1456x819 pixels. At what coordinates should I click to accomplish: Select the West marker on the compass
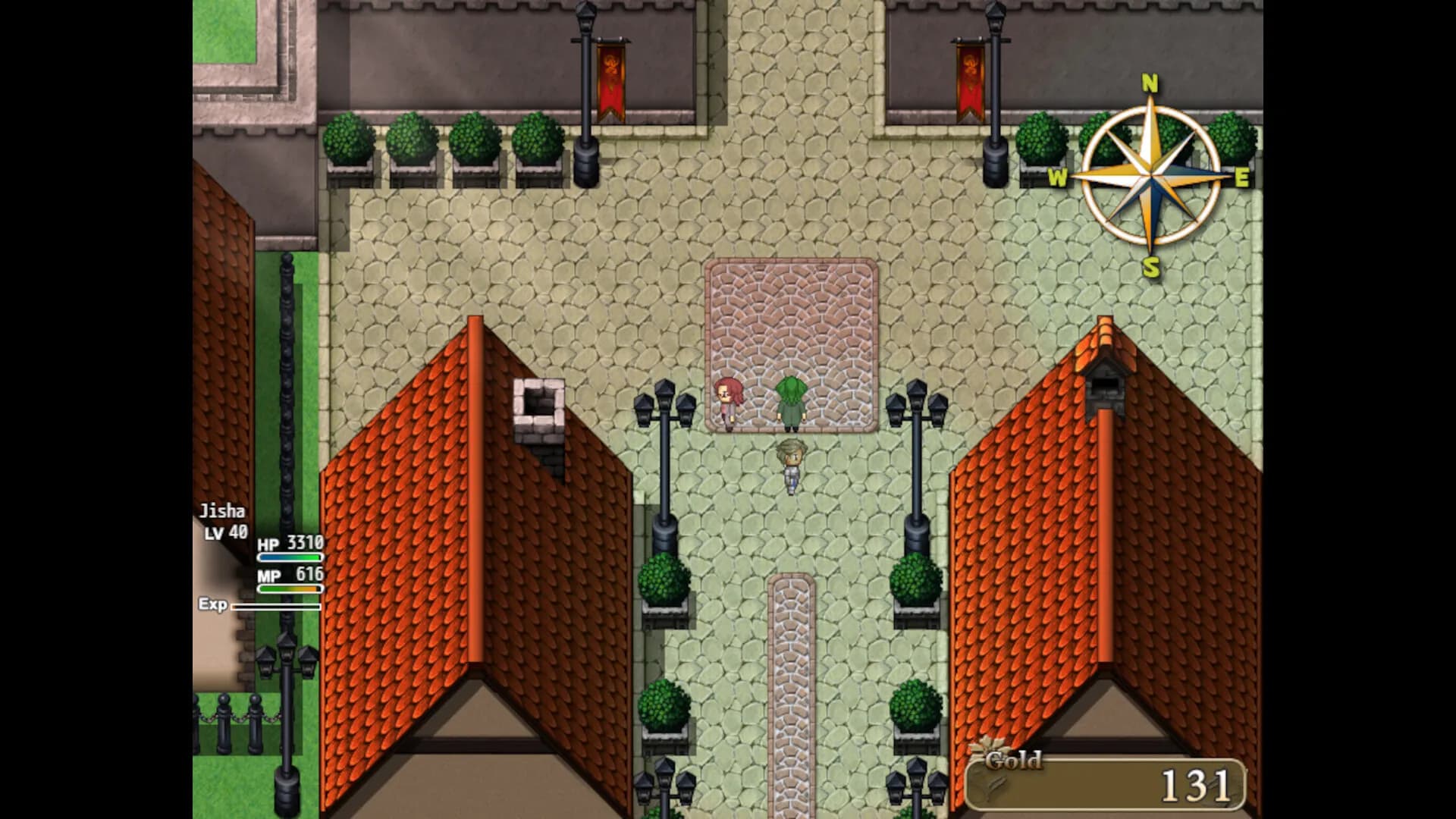[1059, 176]
